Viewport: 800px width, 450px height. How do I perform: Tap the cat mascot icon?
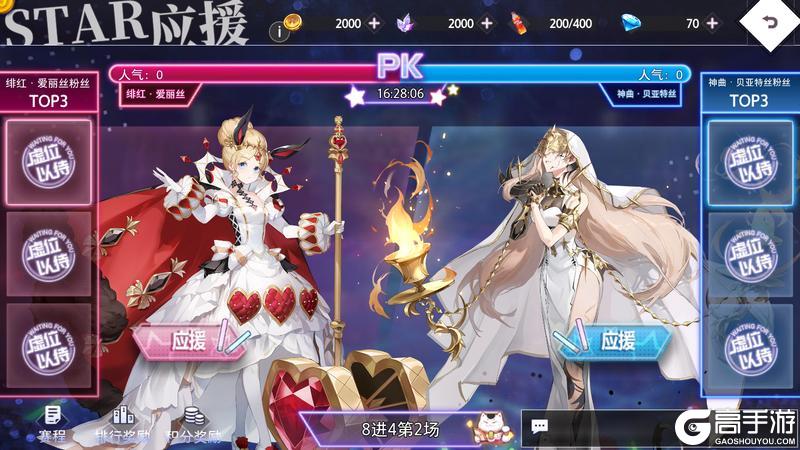coord(490,425)
